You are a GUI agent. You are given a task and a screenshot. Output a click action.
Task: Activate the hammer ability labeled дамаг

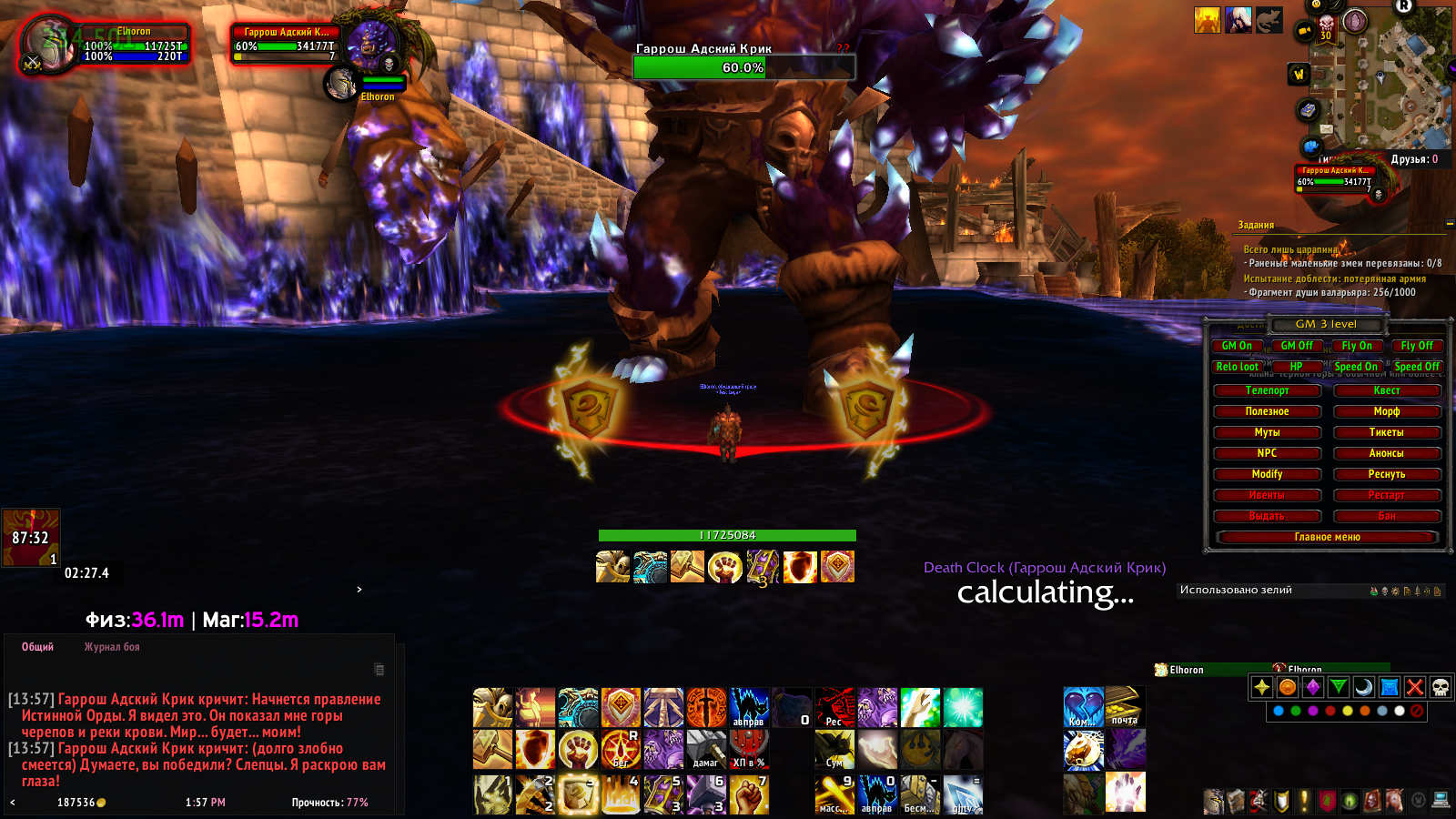[706, 750]
